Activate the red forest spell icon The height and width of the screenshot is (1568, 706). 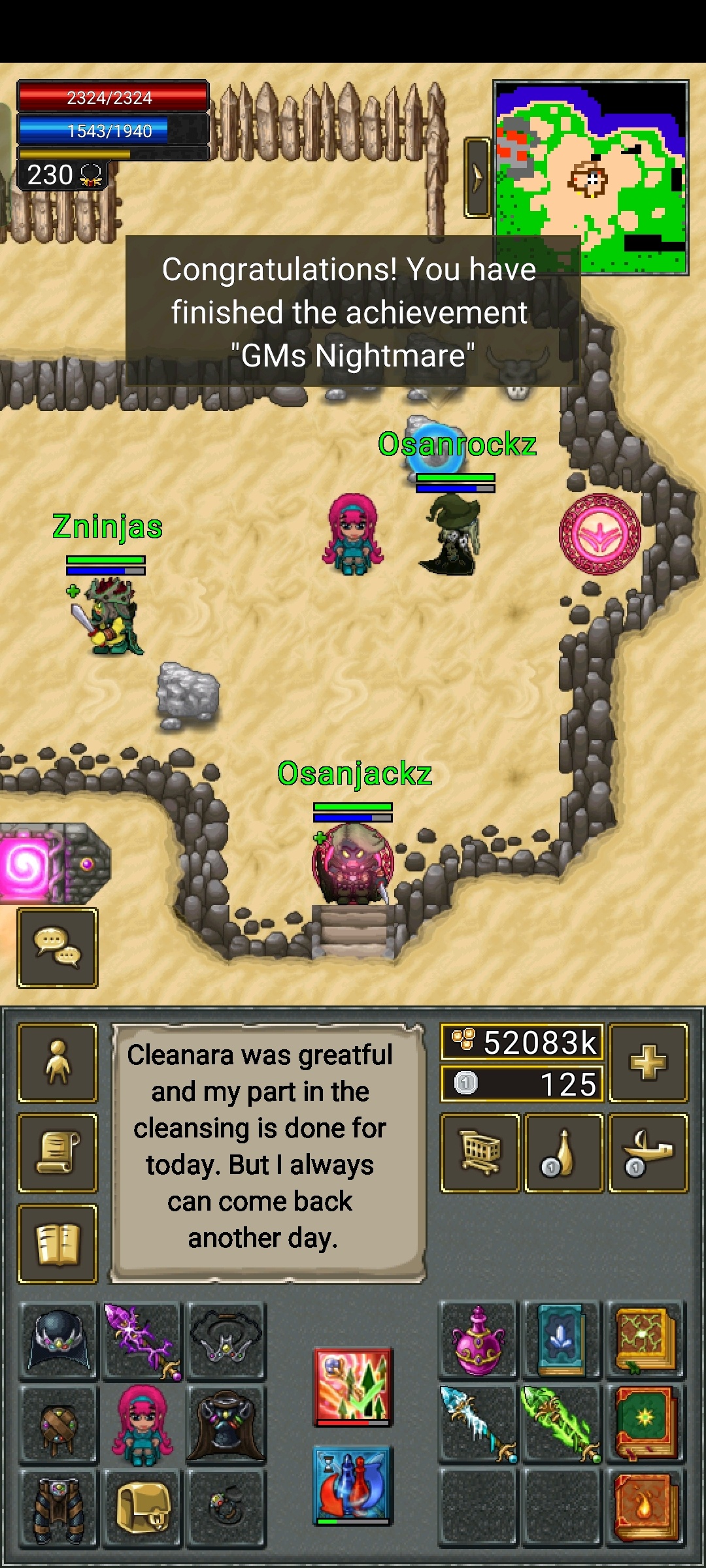pyautogui.click(x=352, y=1386)
